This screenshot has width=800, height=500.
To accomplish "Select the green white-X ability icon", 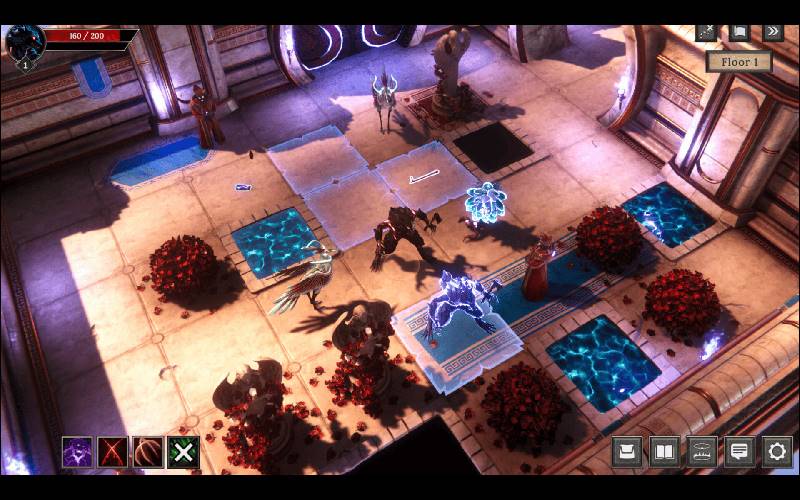I will [183, 452].
